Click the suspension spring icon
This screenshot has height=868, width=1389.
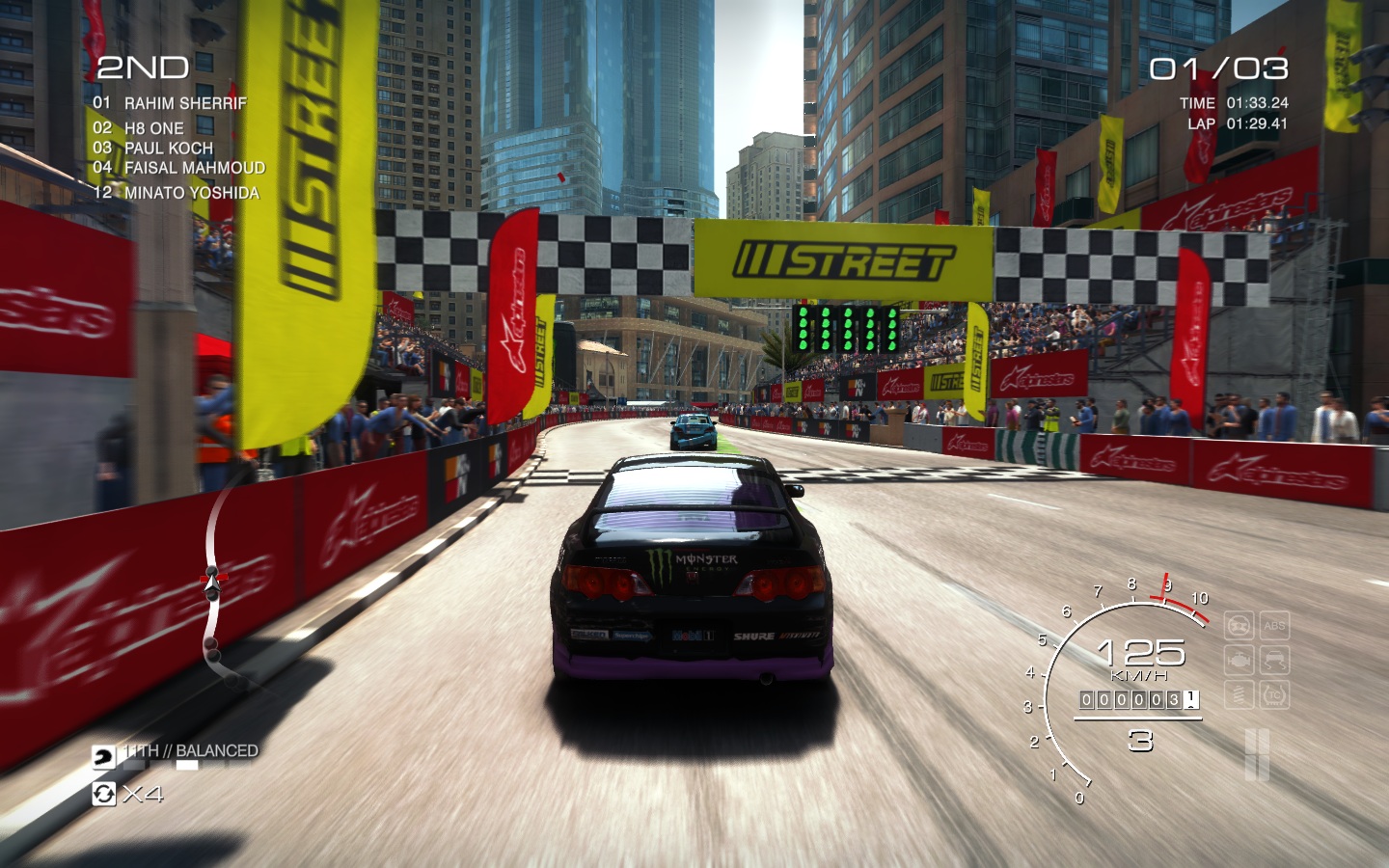point(1239,694)
